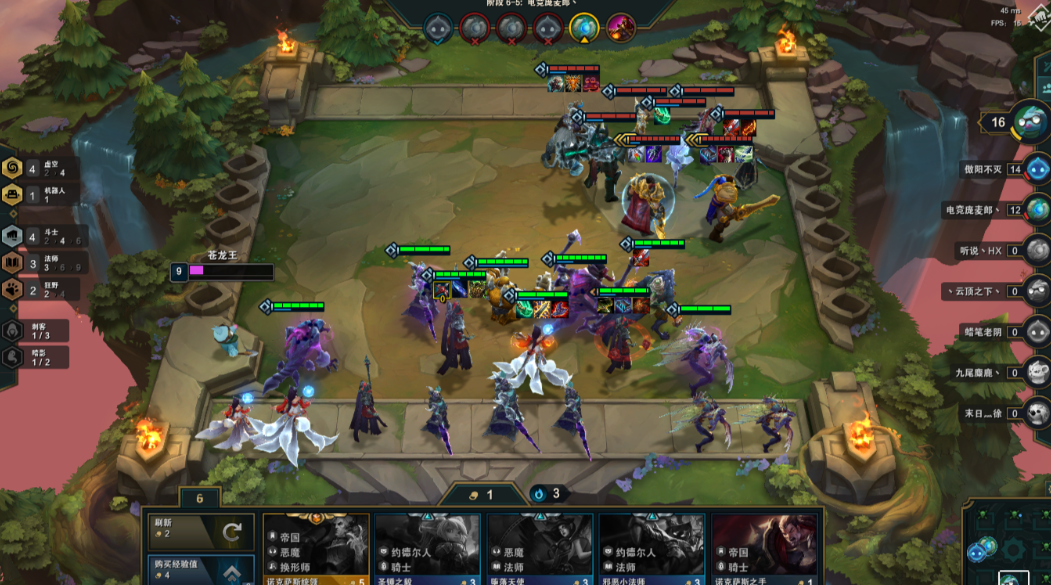Screen dimensions: 1051x585
Task: View the 暗影 inactive trait
Action: tap(13, 356)
